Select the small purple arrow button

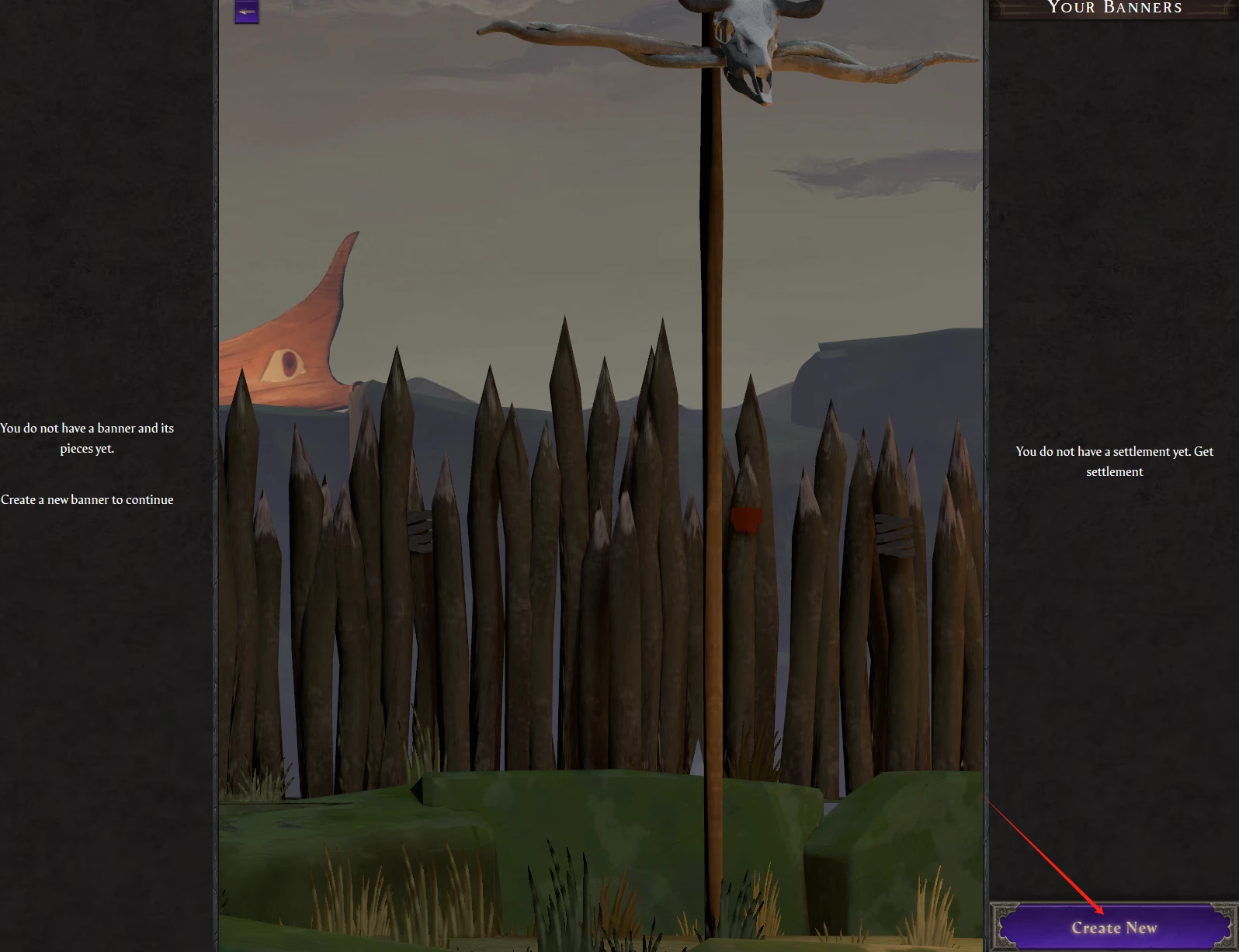tap(247, 12)
